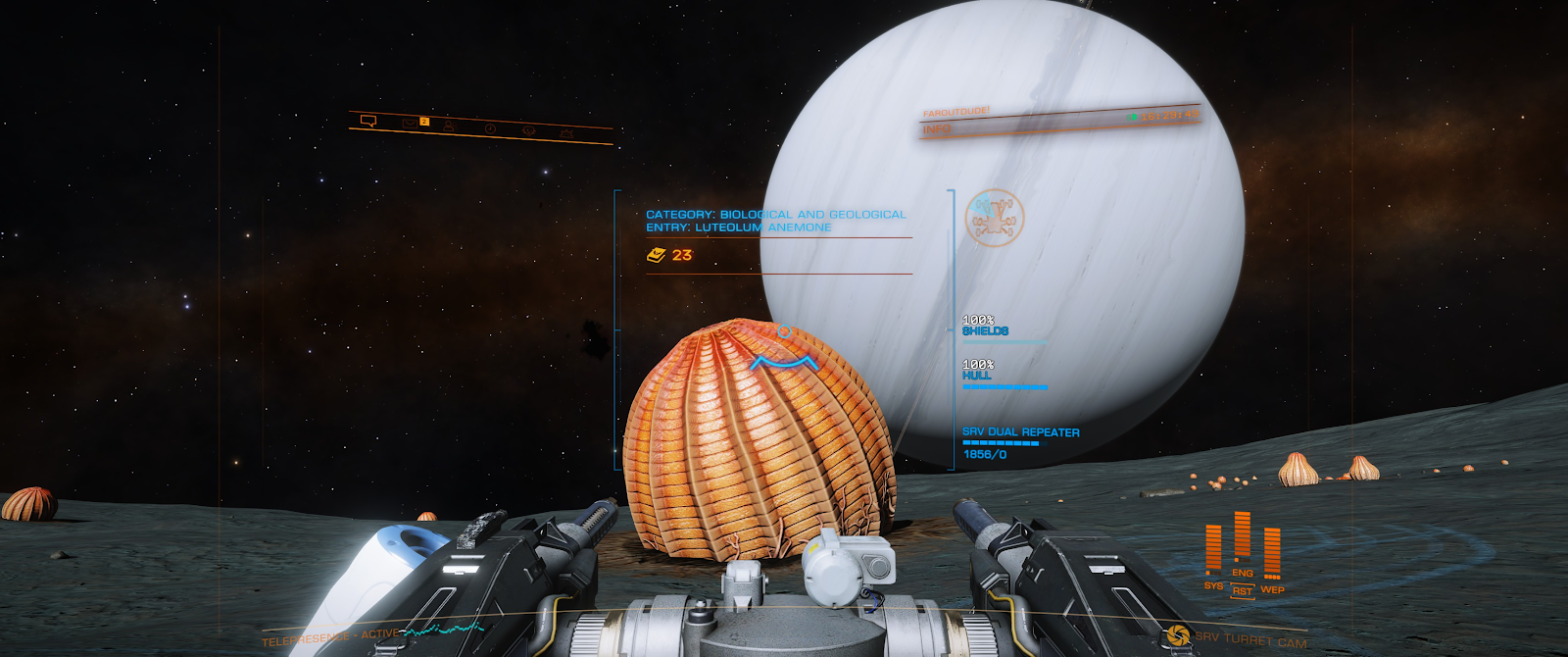This screenshot has height=657, width=1568.
Task: Divert power to ENG
Action: point(1243,573)
